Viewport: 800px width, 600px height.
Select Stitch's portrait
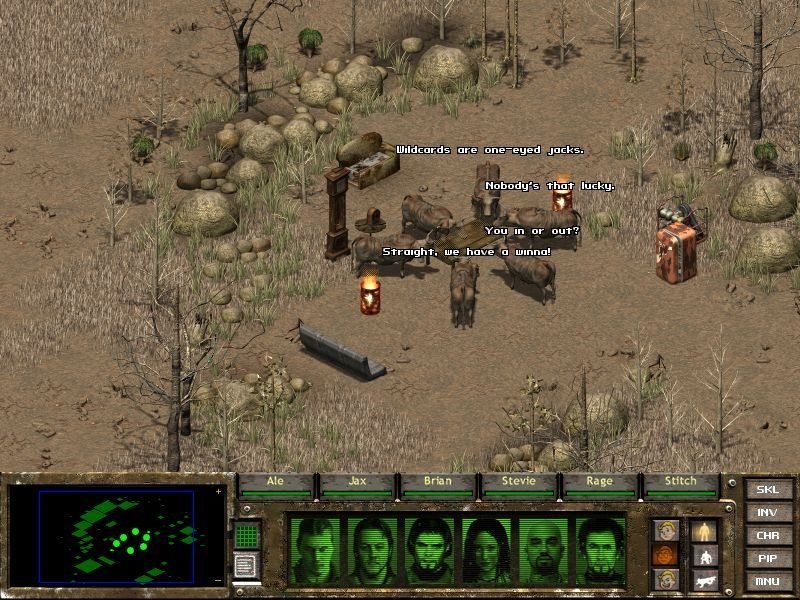(600, 551)
